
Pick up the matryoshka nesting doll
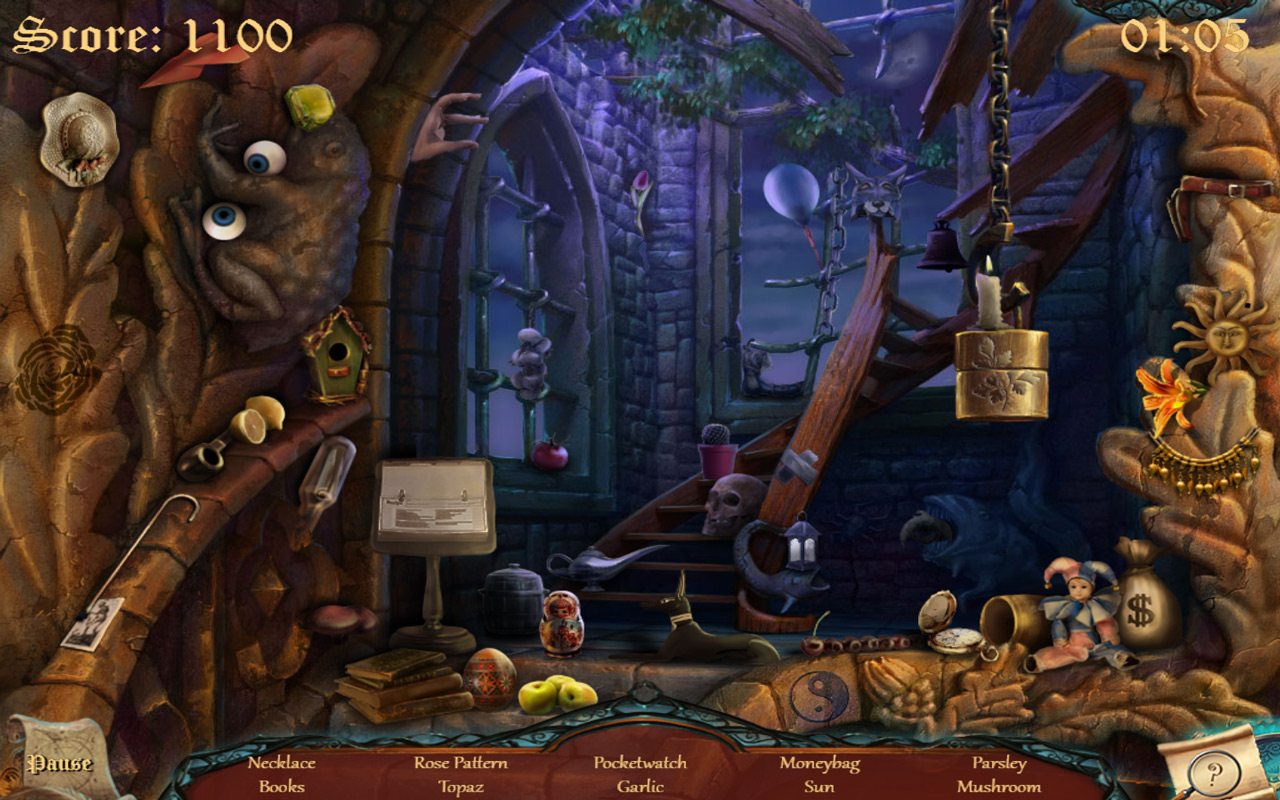click(x=563, y=622)
